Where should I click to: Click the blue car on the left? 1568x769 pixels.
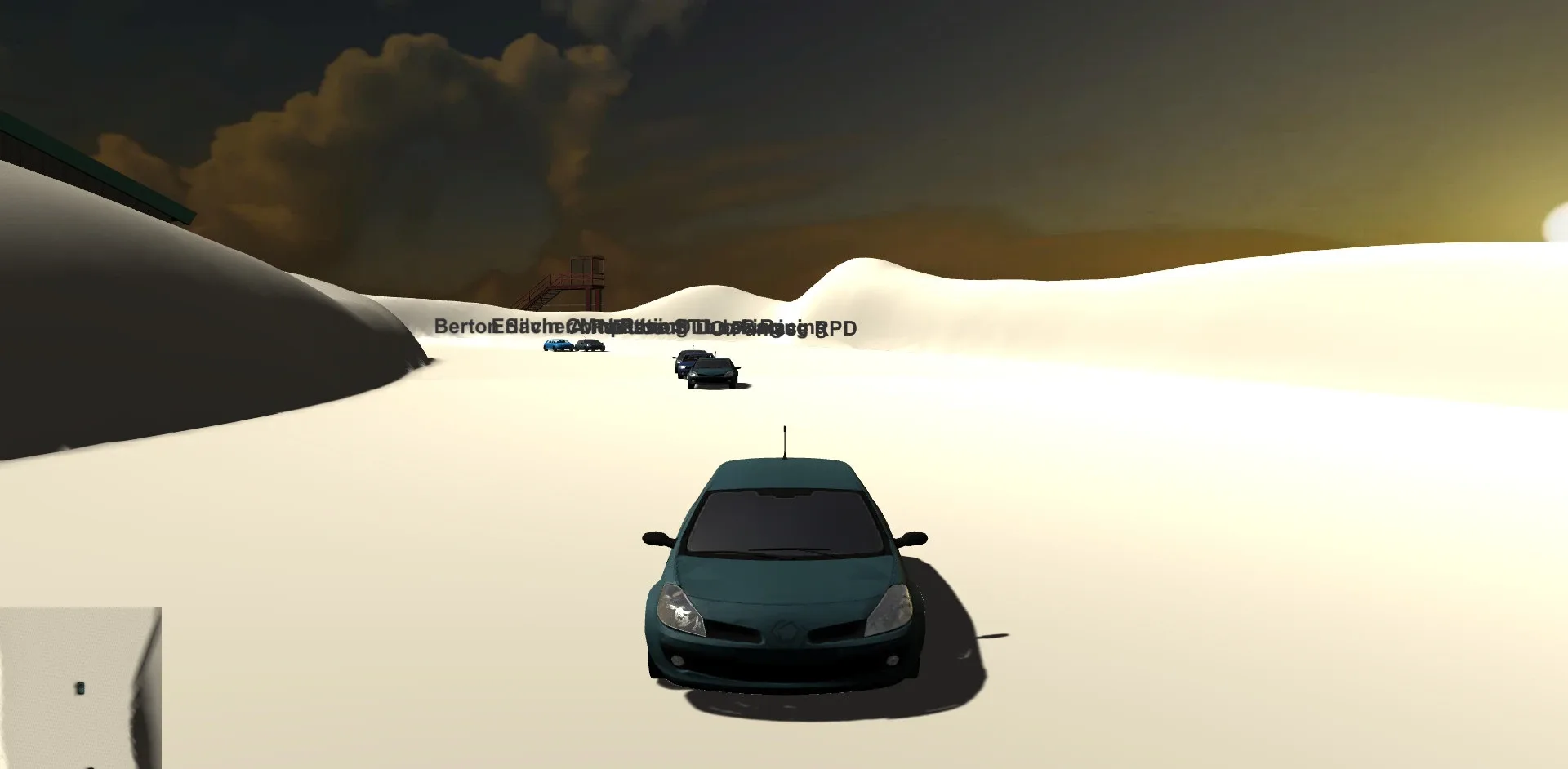tap(557, 346)
